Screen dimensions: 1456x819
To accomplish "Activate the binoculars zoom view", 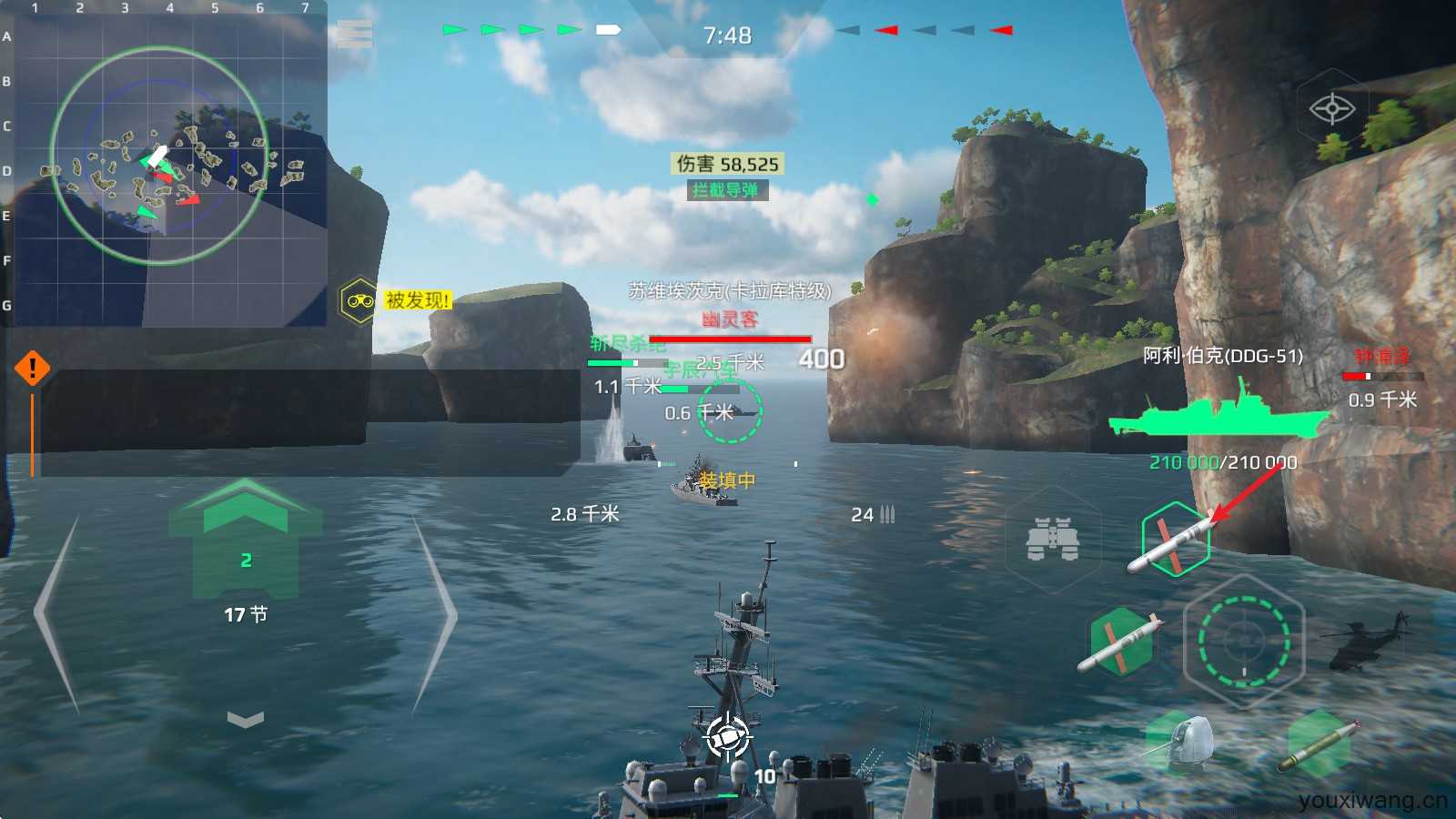I will pyautogui.click(x=1053, y=539).
